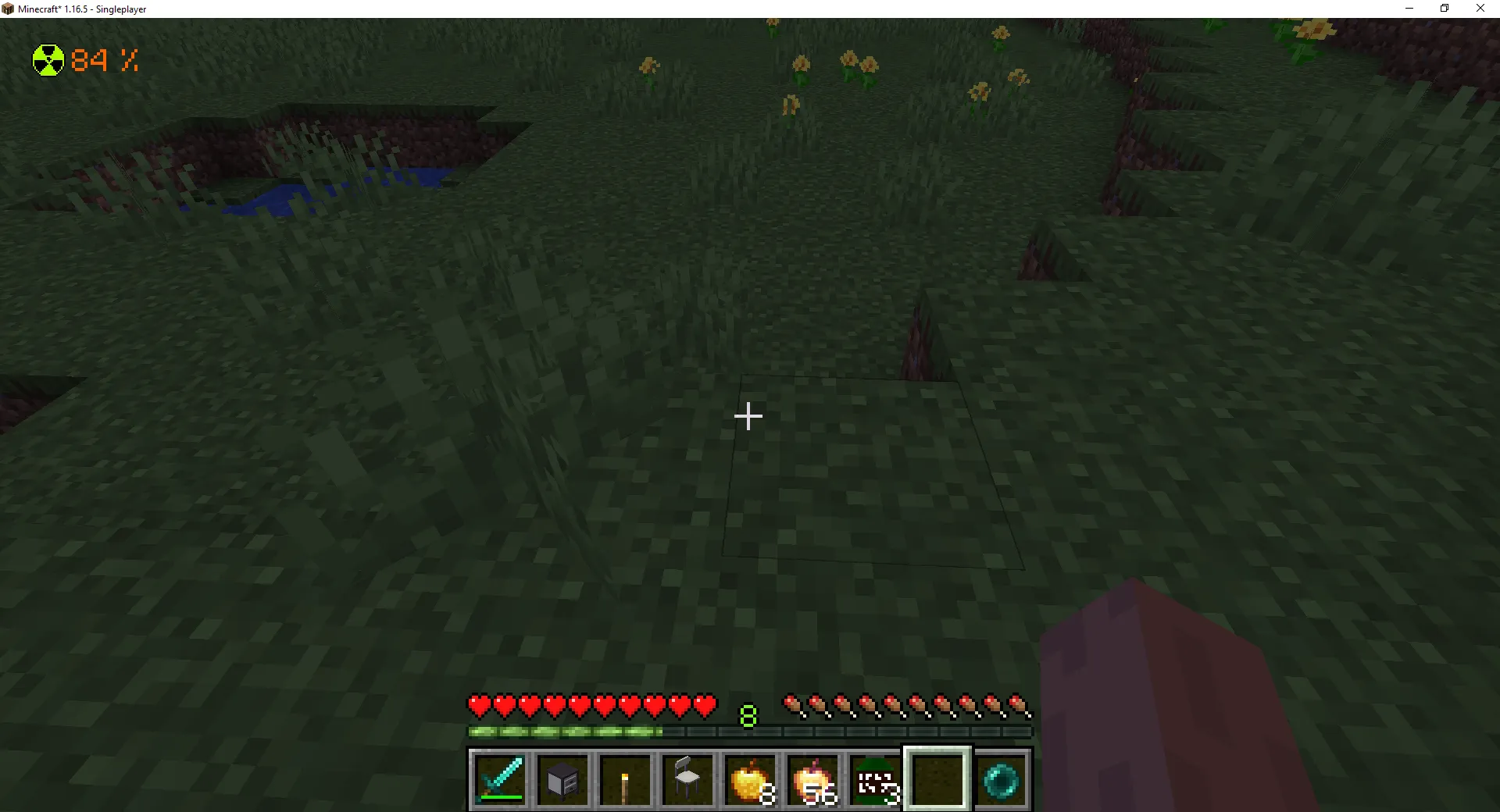
Task: Click the Minecraft grass block title bar icon
Action: [x=9, y=9]
